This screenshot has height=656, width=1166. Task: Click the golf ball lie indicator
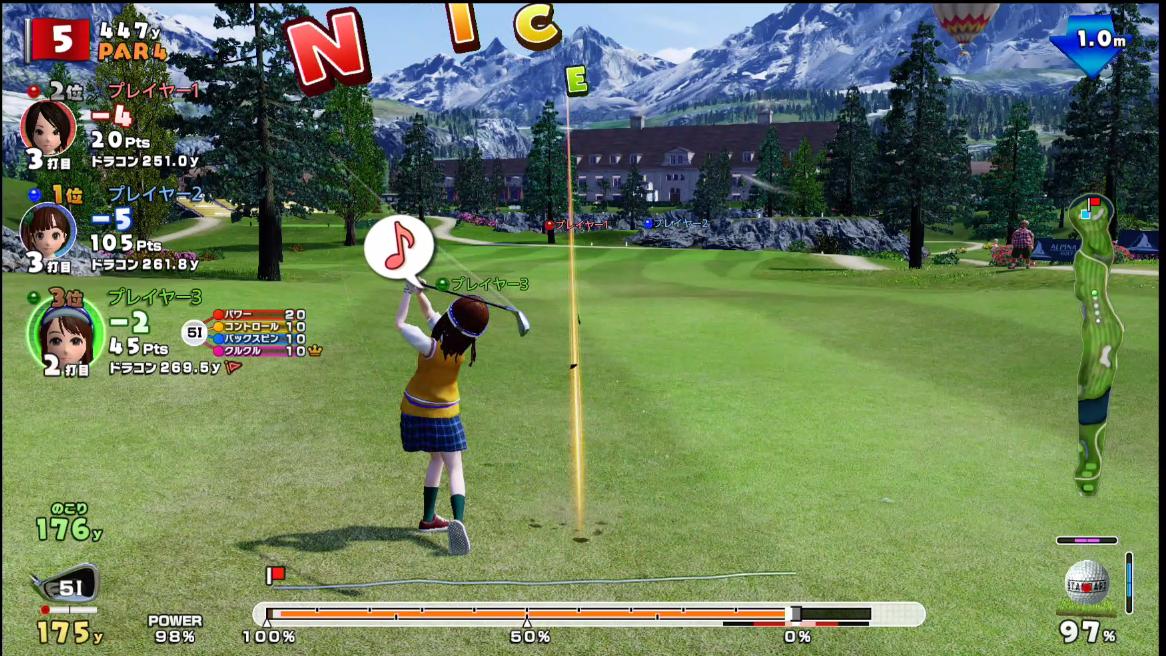pos(1086,583)
